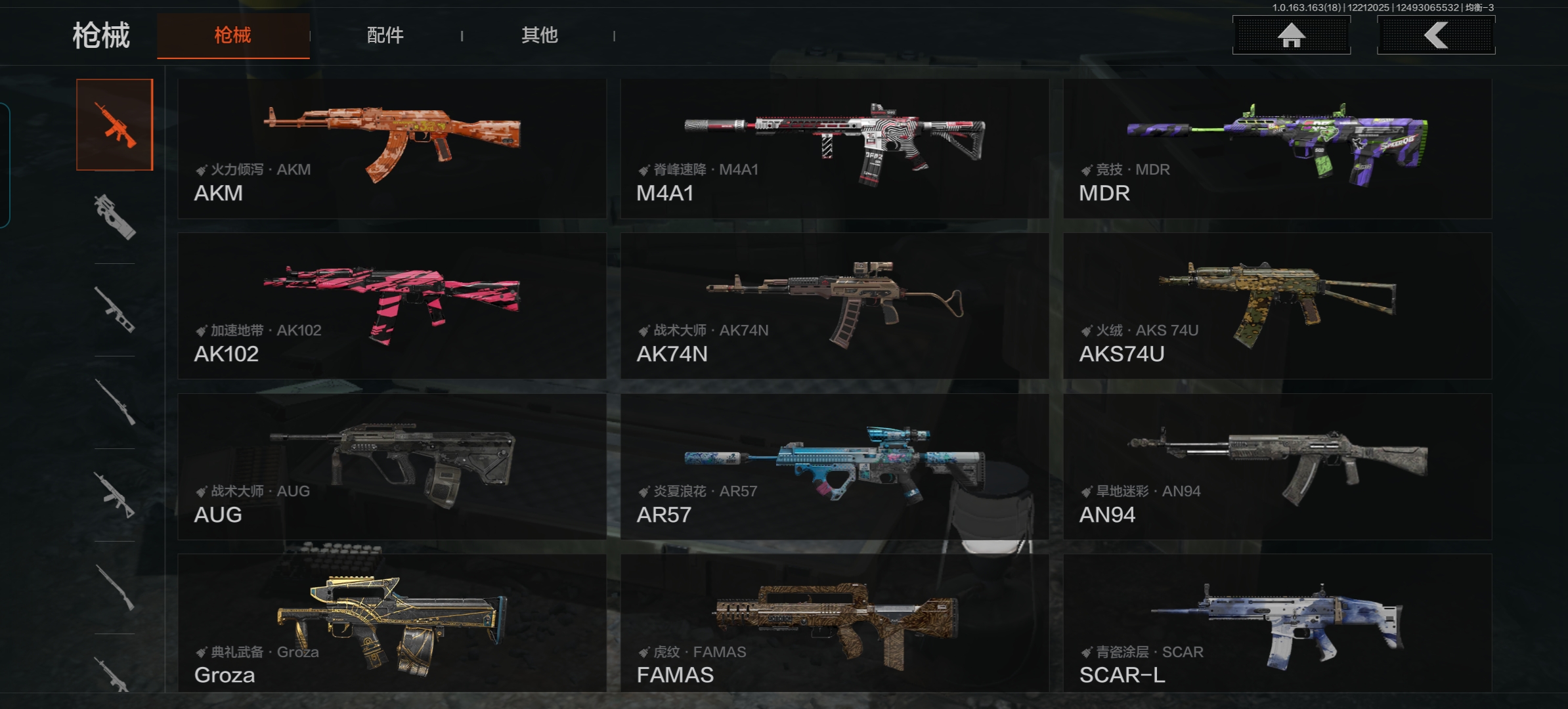This screenshot has width=1568, height=709.
Task: Select the 其他 tab
Action: point(539,35)
